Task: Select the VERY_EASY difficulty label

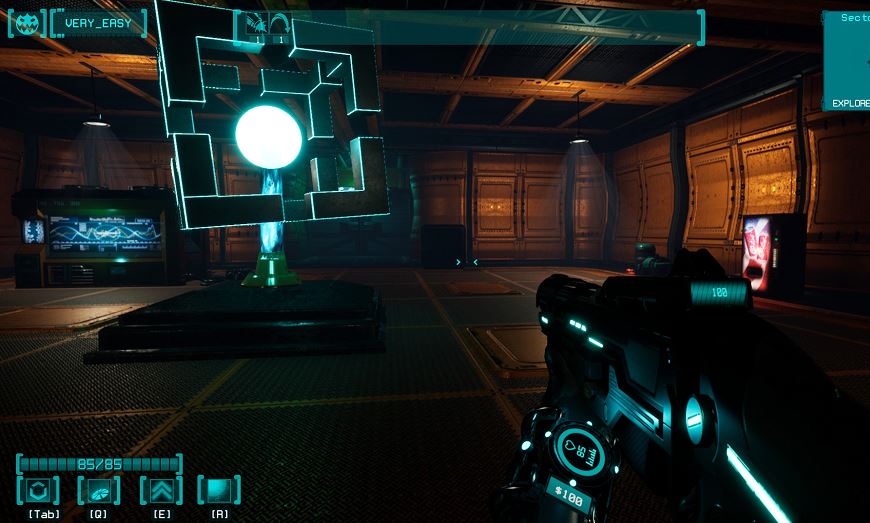Action: [98, 23]
